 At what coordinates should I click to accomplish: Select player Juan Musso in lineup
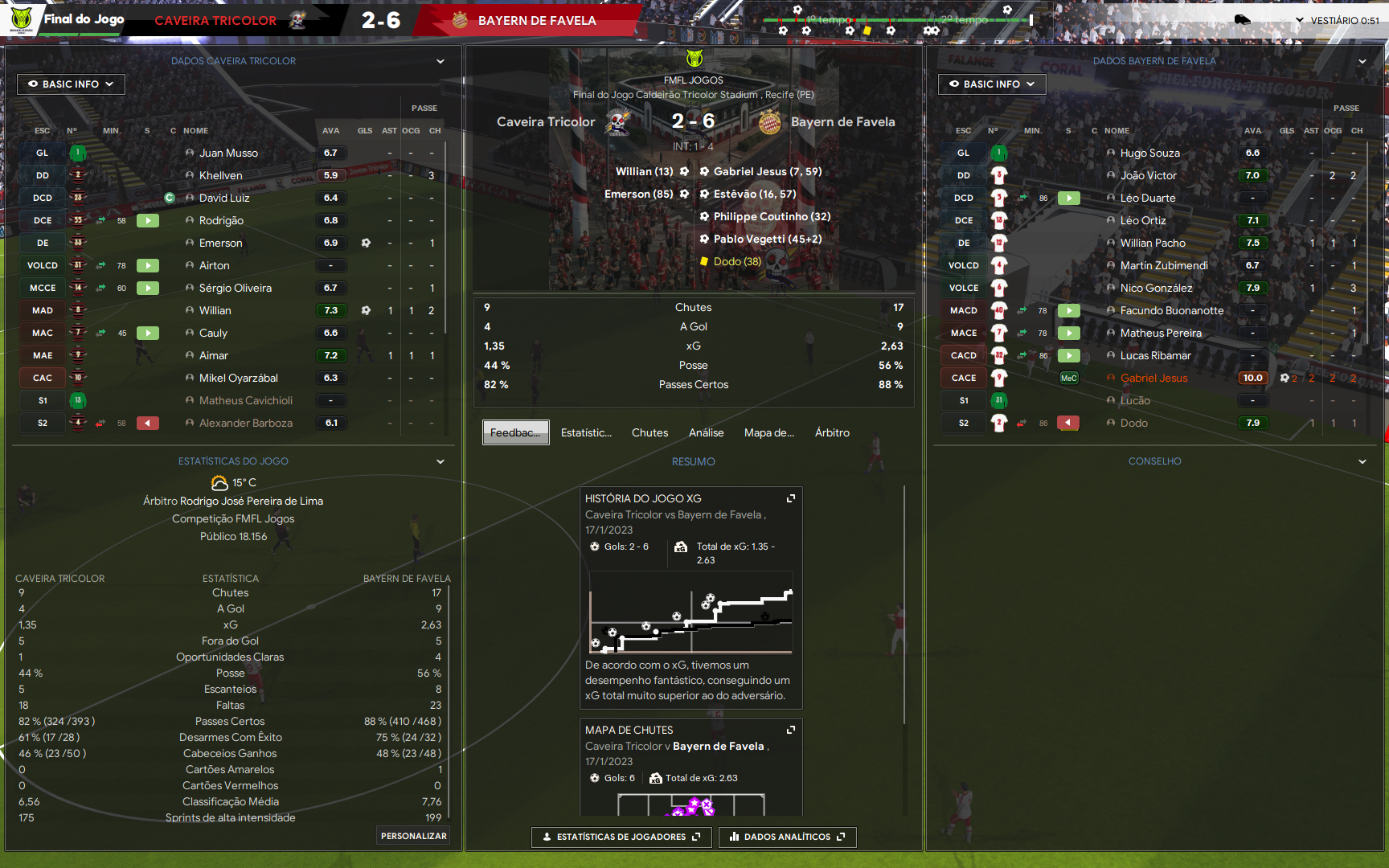point(228,153)
